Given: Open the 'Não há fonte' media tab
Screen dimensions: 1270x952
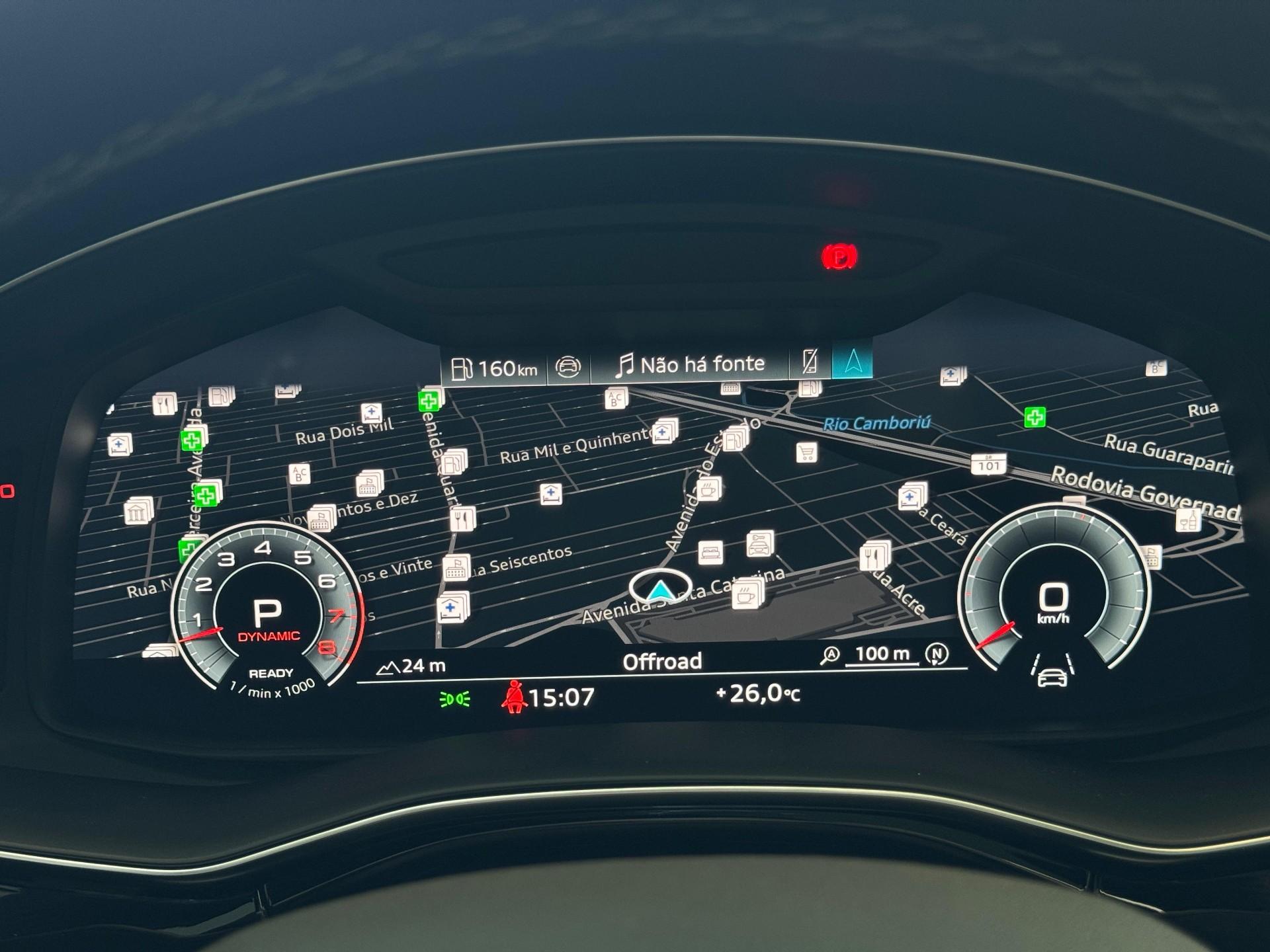Looking at the screenshot, I should 689,364.
